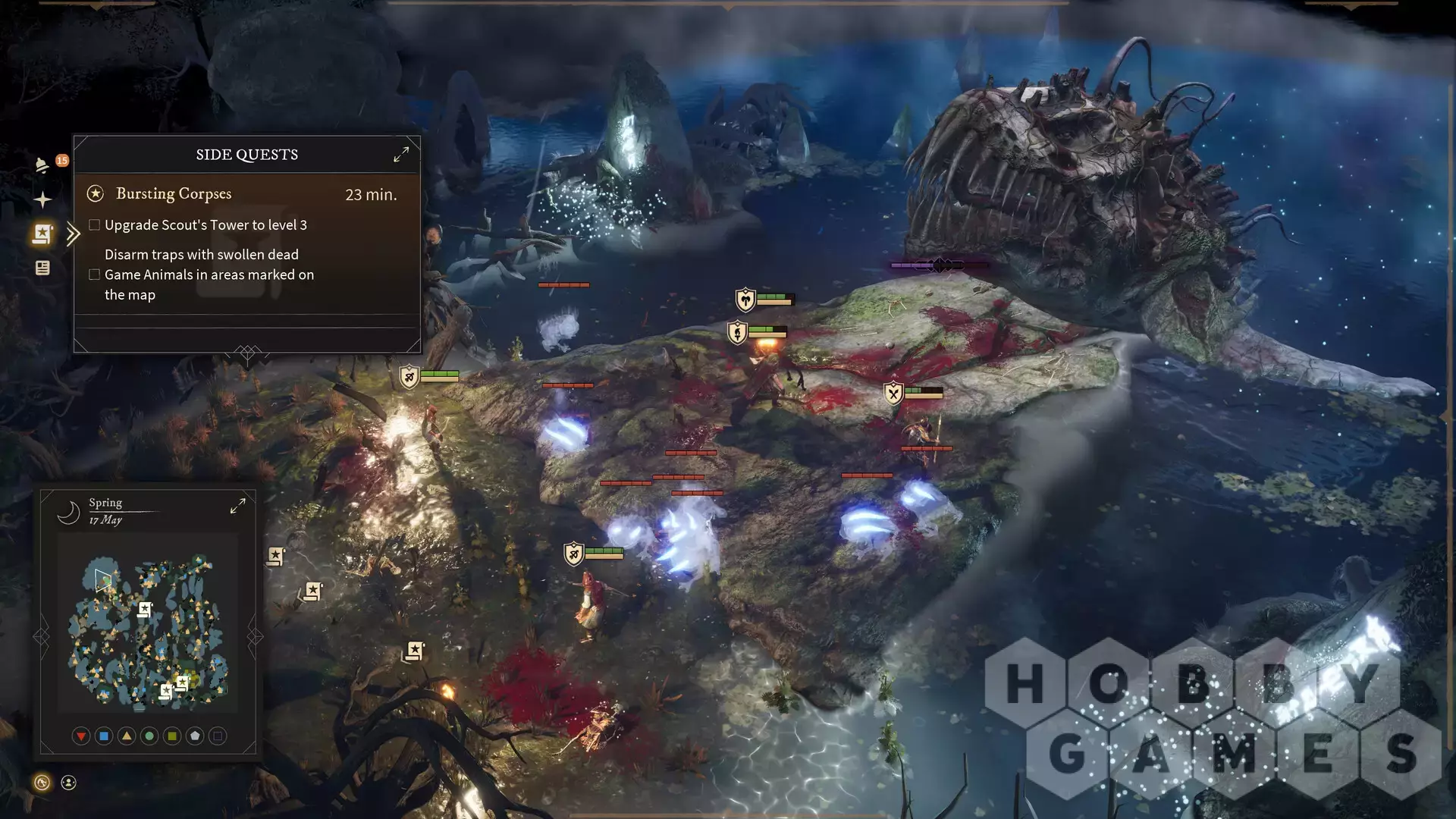Toggle the dark empty square minimap filter

(x=218, y=736)
